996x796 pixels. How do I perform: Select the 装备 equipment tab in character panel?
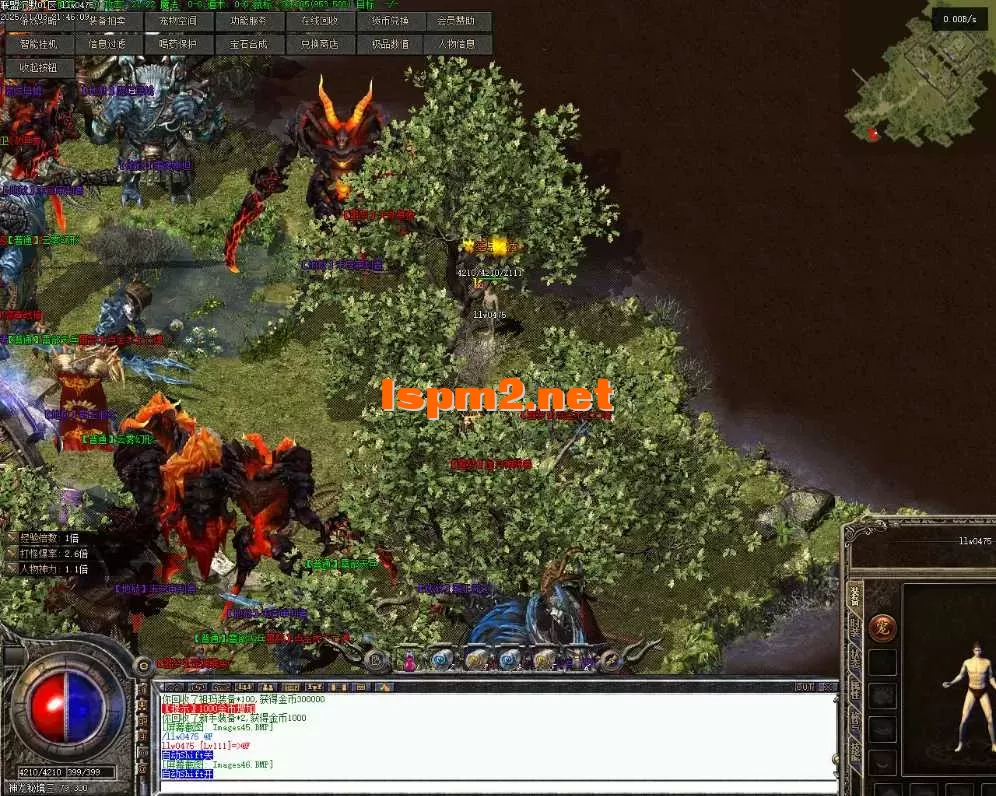tap(855, 596)
